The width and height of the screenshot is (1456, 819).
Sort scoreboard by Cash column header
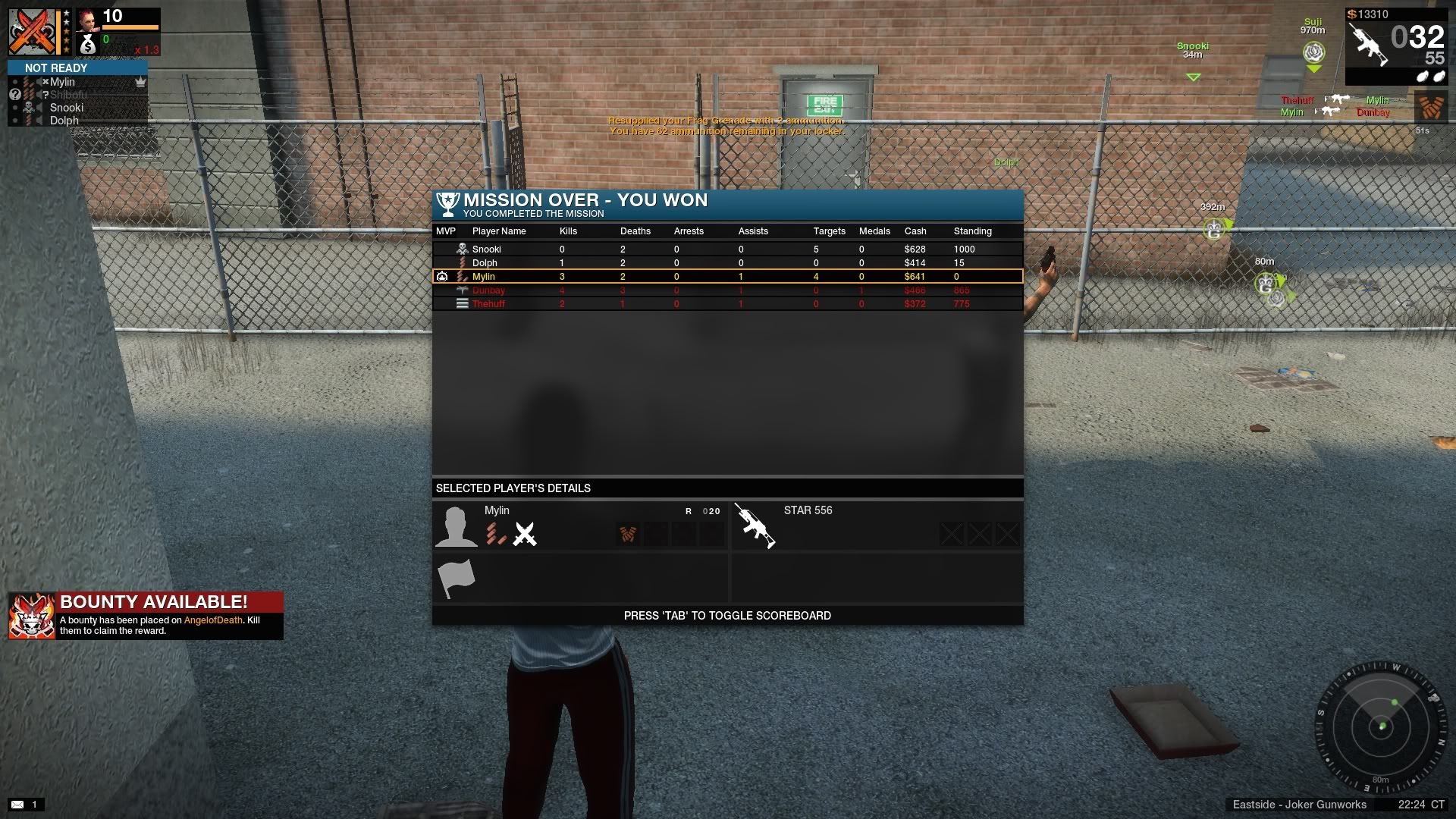pos(915,231)
